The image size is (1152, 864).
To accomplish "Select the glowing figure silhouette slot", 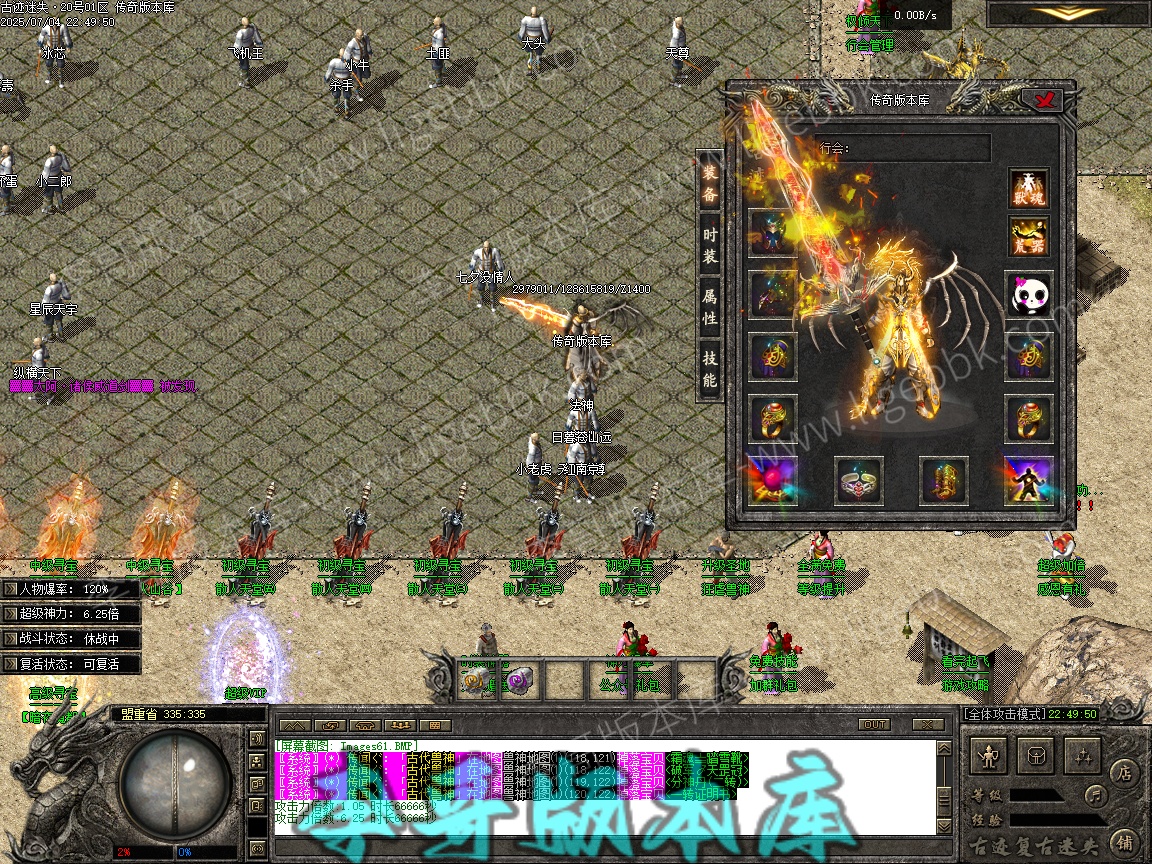I will pyautogui.click(x=1028, y=480).
